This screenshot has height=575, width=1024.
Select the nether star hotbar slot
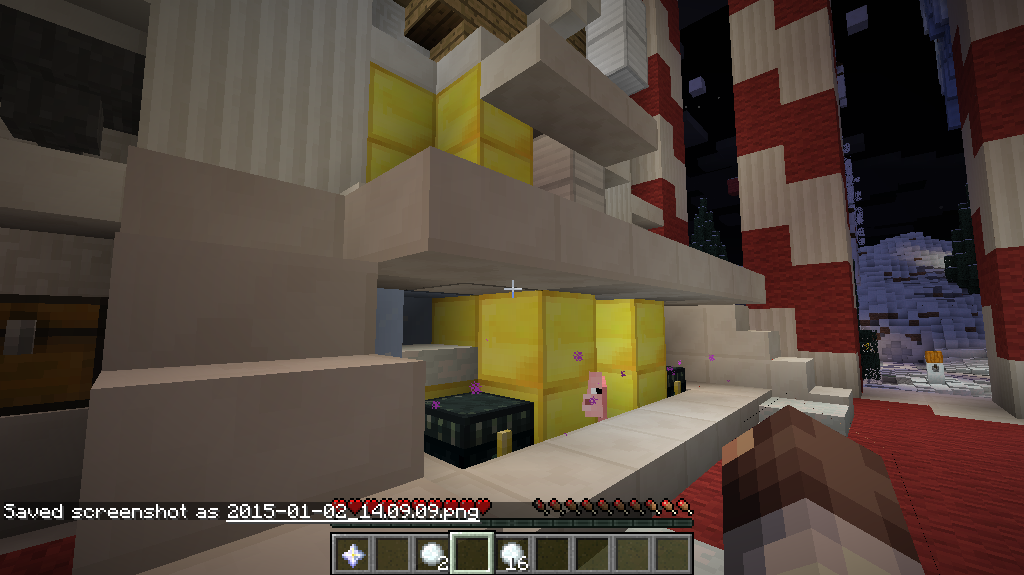point(351,552)
